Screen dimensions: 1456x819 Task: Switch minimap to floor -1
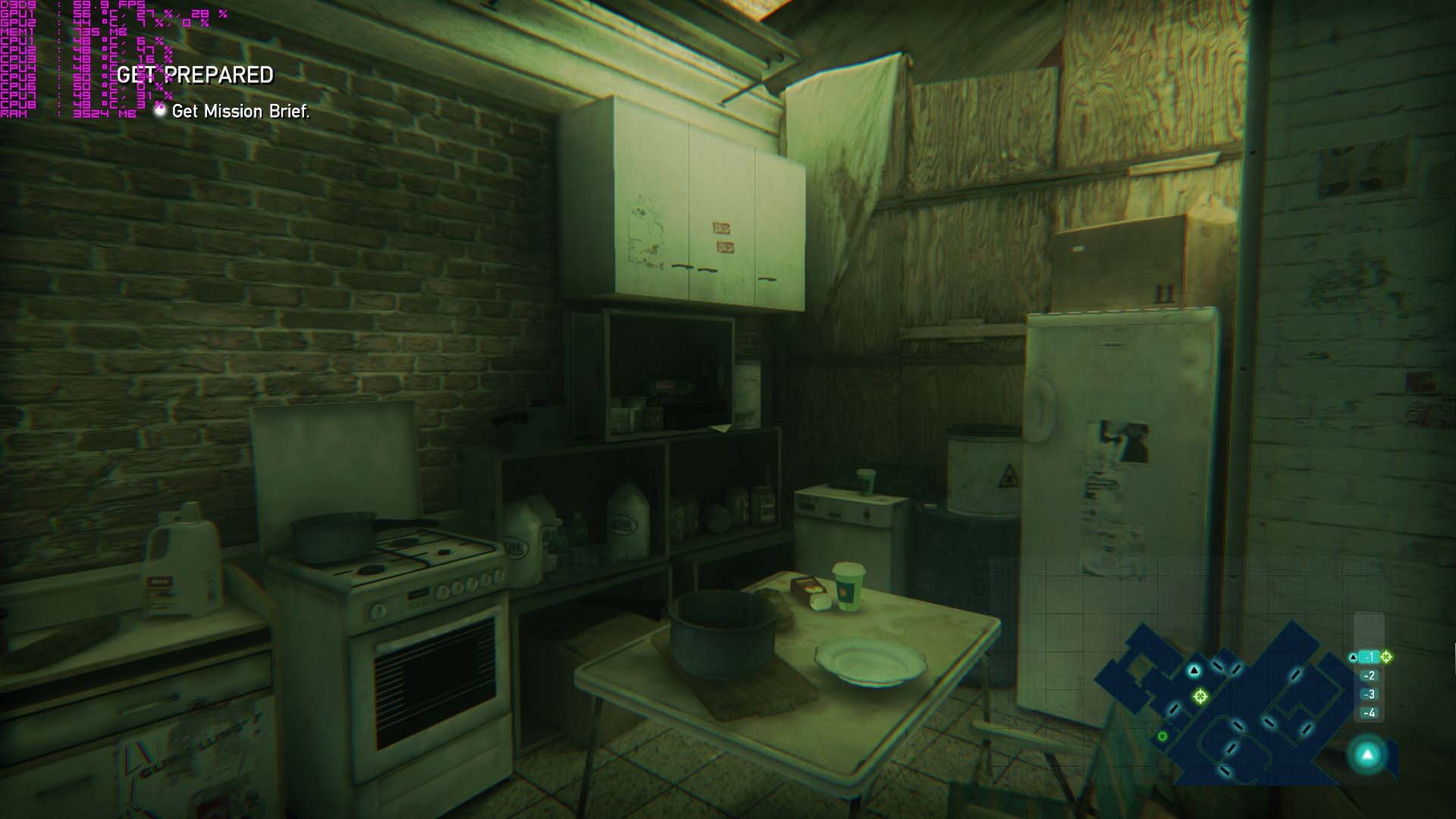pyautogui.click(x=1370, y=657)
